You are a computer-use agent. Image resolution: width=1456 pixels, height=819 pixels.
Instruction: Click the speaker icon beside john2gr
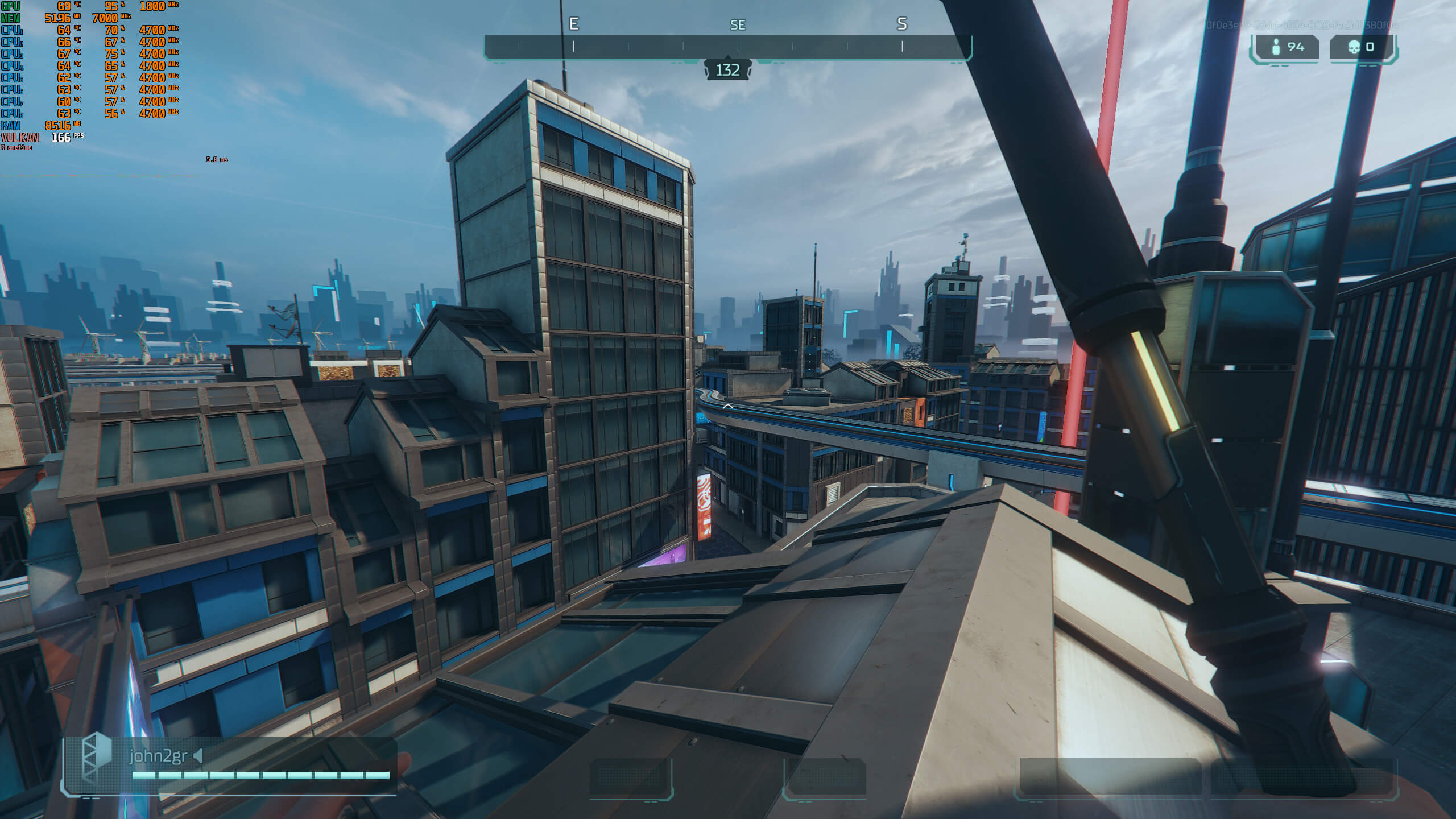click(x=198, y=756)
